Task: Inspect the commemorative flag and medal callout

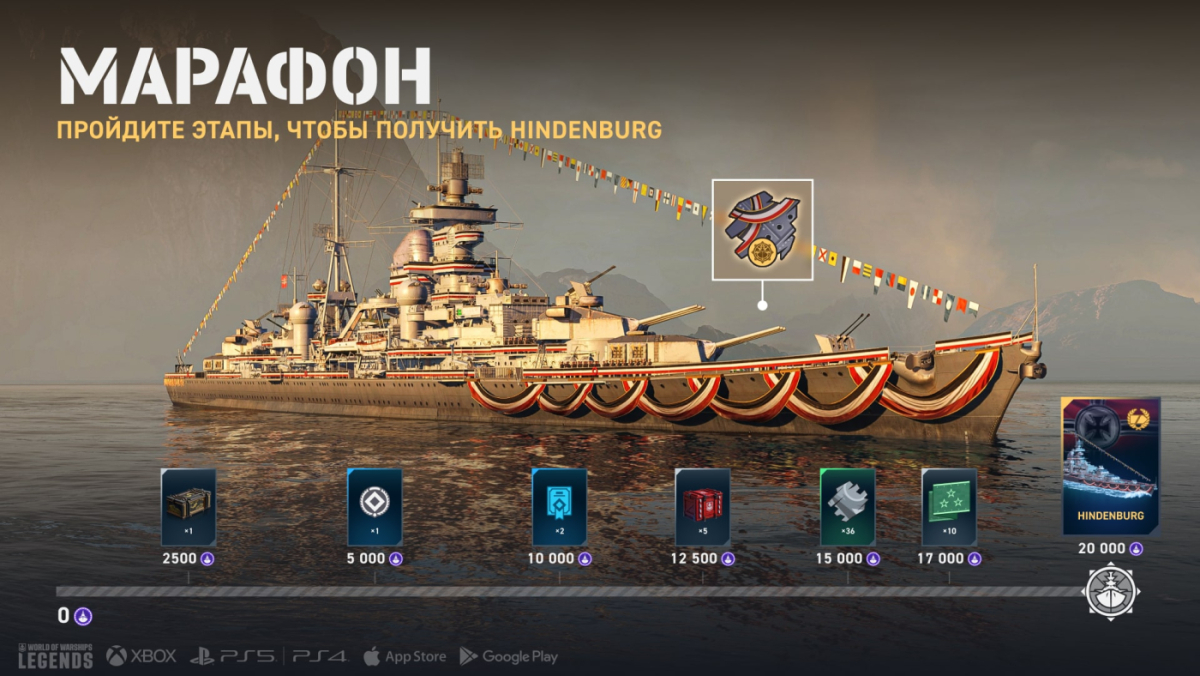Action: [x=762, y=229]
